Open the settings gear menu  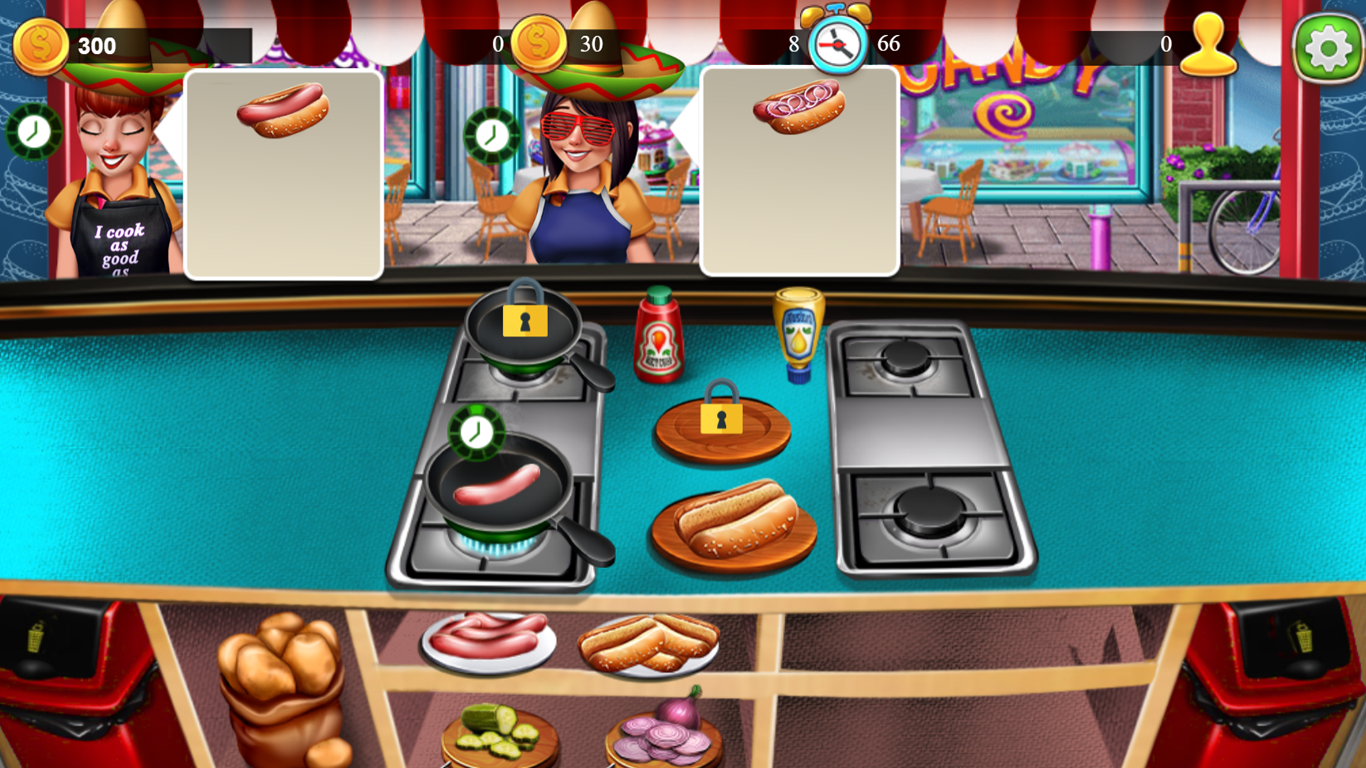(x=1330, y=45)
